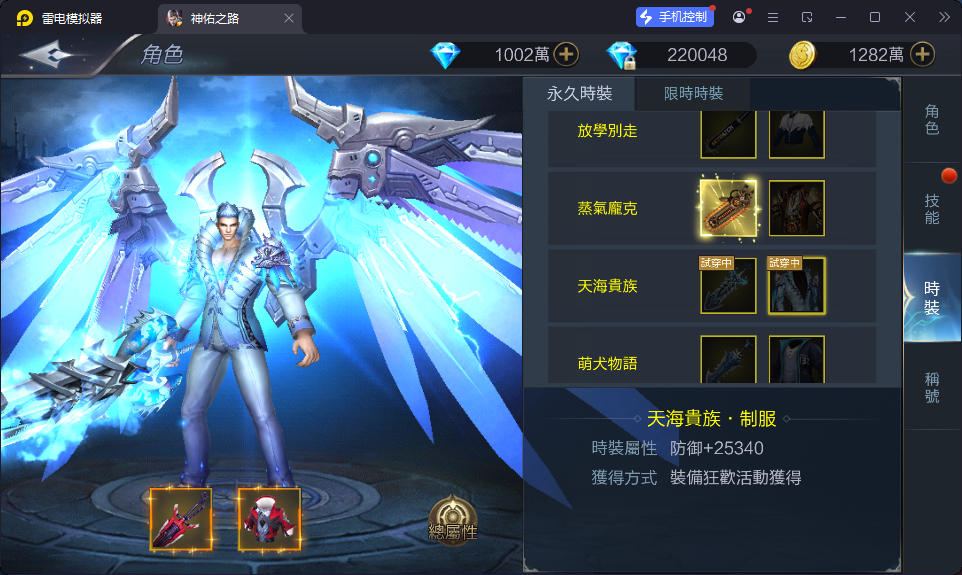Open the 稱號 side tab
This screenshot has height=575, width=962.
pyautogui.click(x=932, y=387)
